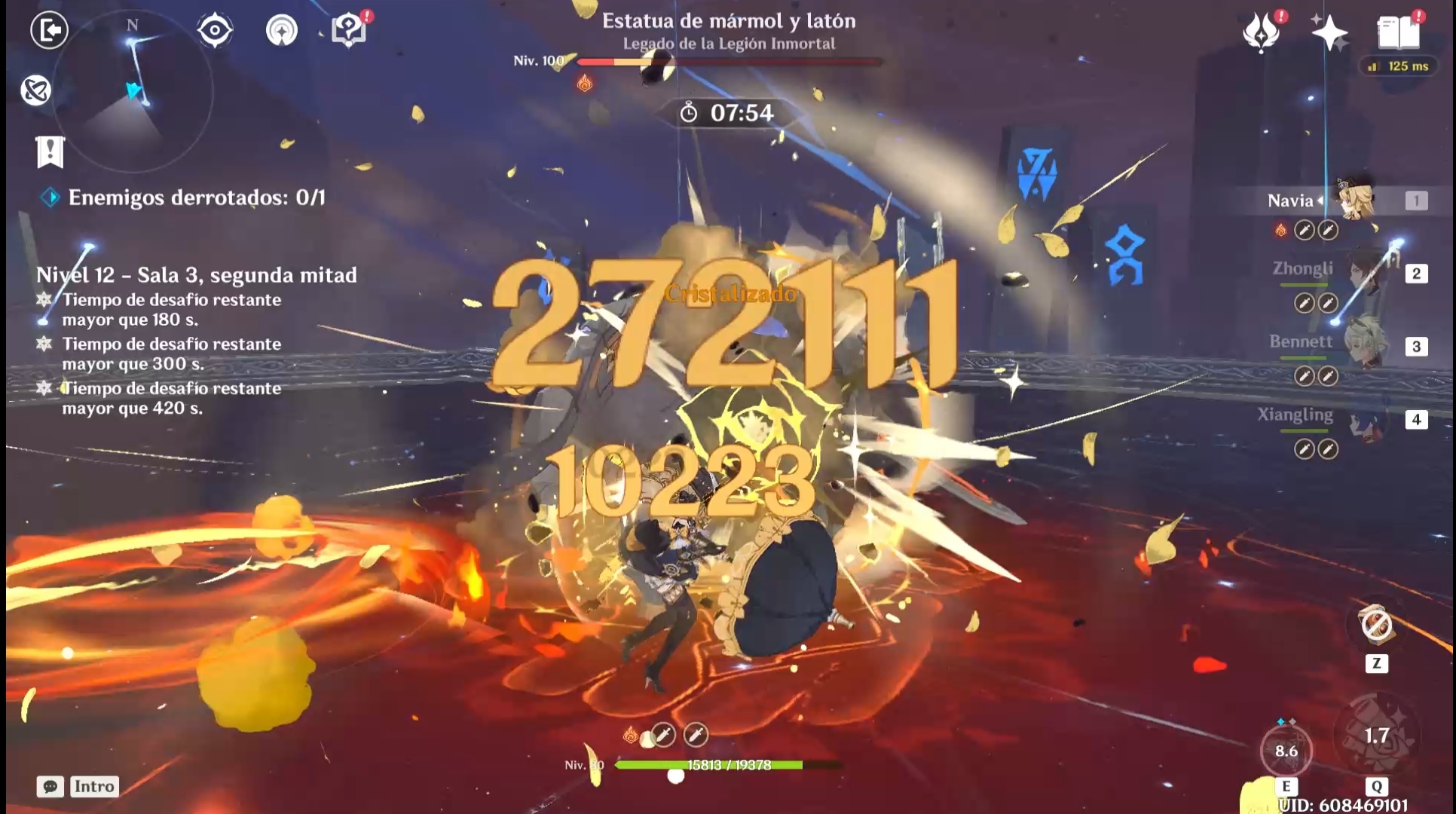Open the NRE gadget radar icon
The height and width of the screenshot is (814, 1456).
click(282, 32)
